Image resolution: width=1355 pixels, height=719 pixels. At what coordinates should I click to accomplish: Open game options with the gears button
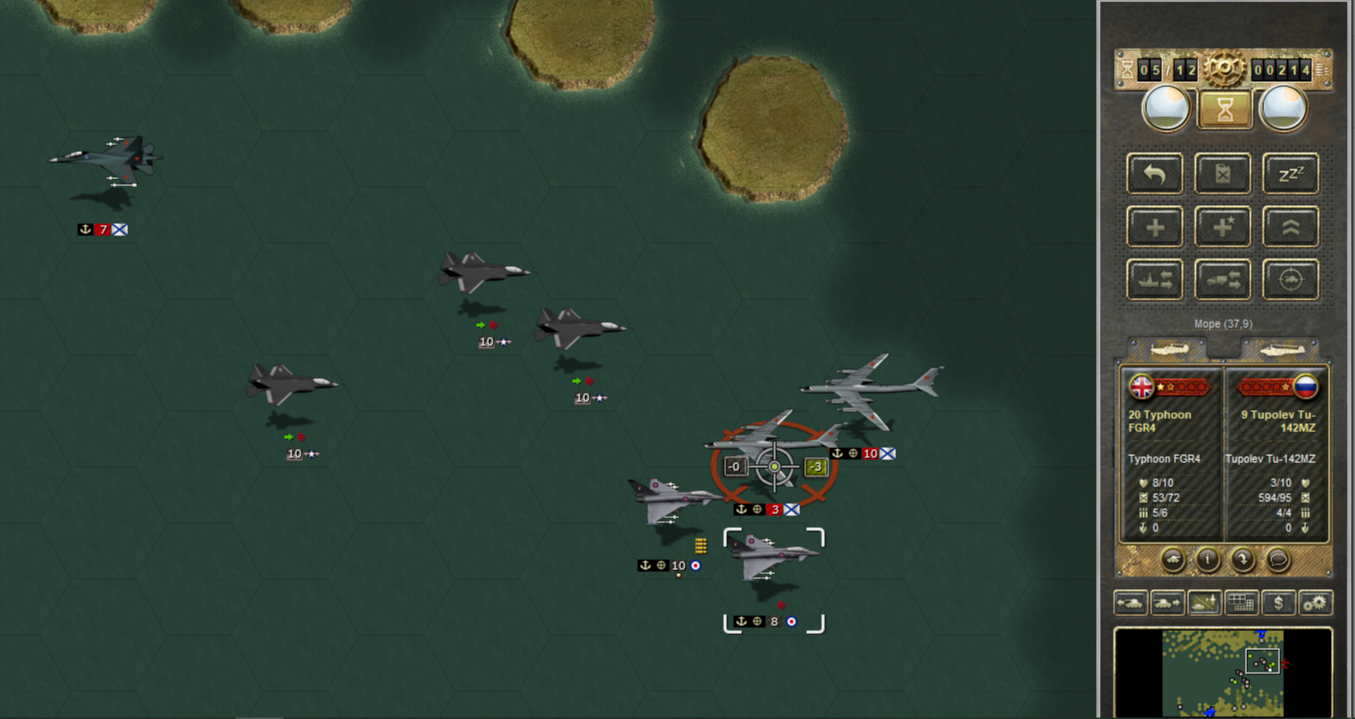[x=1315, y=603]
